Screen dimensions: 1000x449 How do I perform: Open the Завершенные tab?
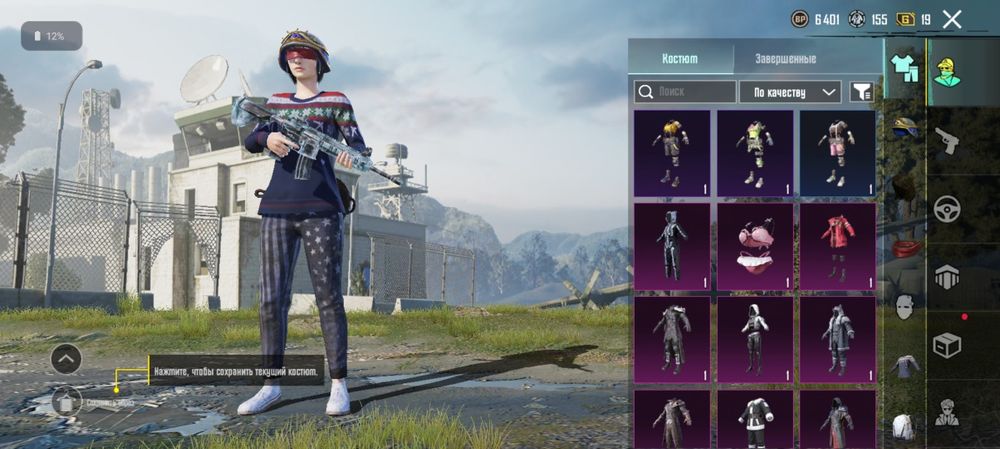pos(785,58)
